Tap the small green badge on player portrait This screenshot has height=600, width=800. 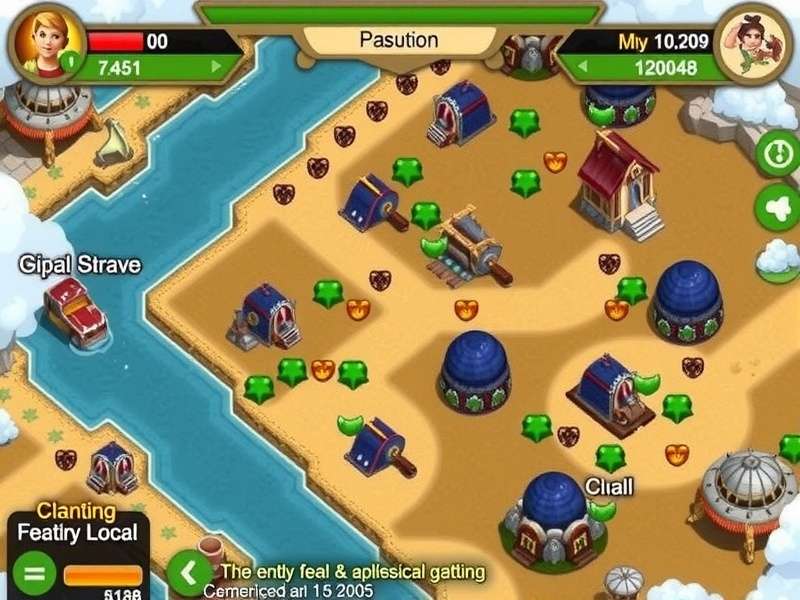click(68, 62)
